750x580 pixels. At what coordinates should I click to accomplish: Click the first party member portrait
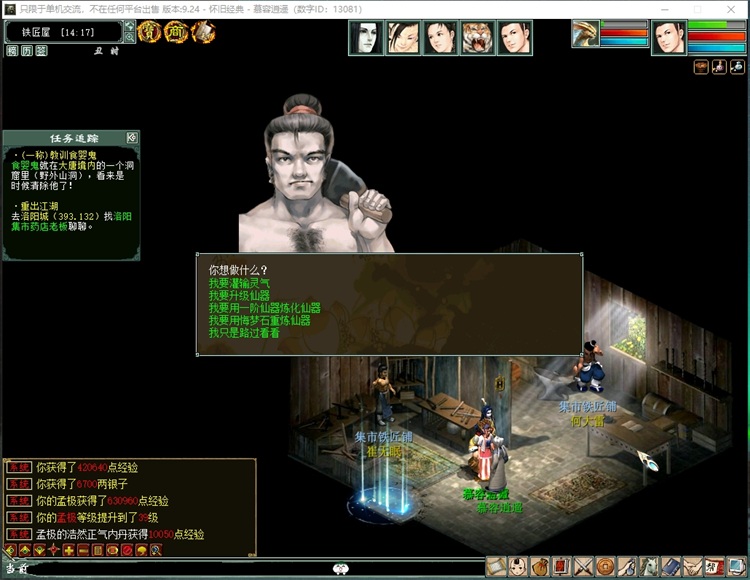click(x=366, y=38)
